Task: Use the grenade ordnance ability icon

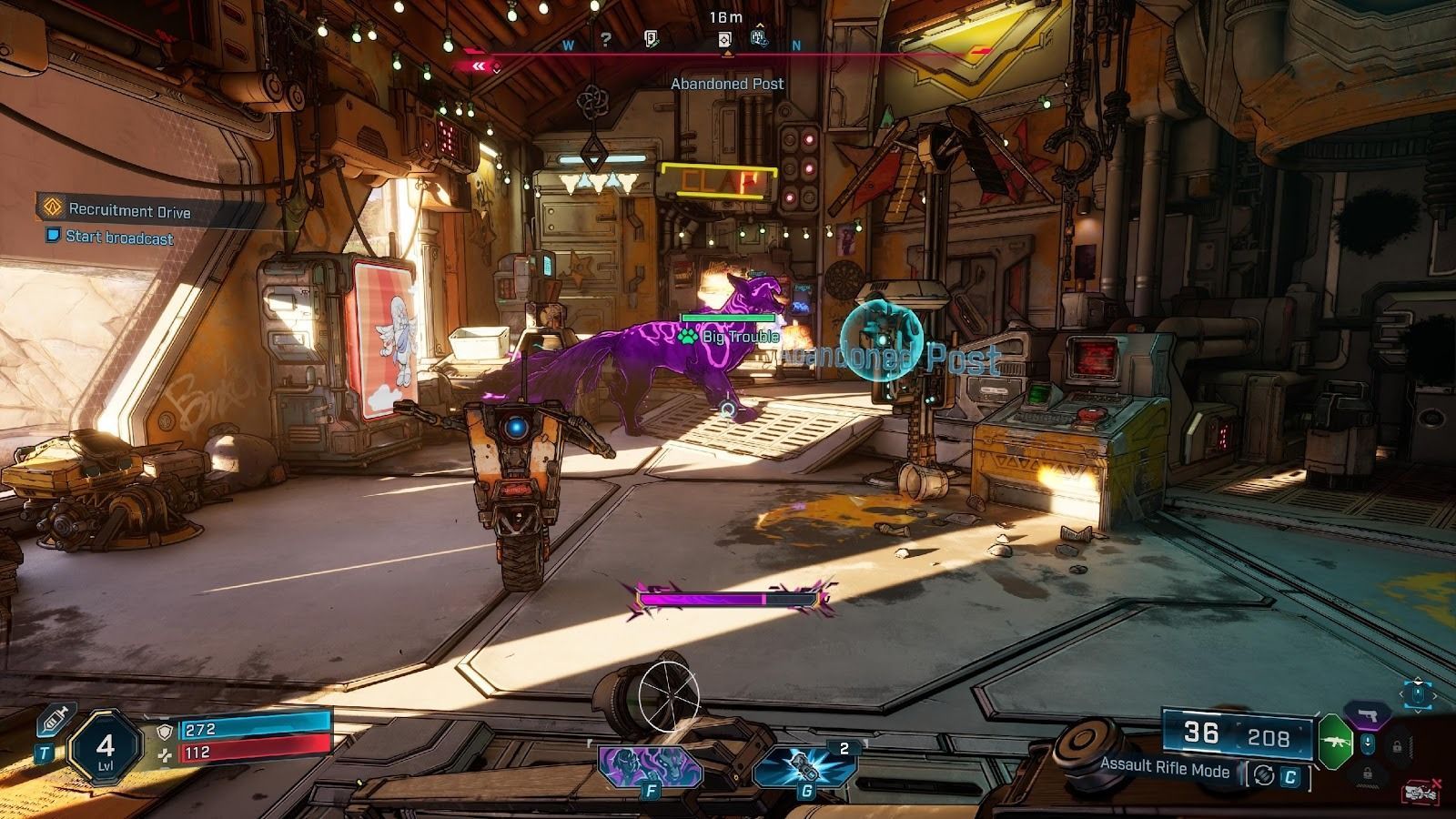Action: [804, 767]
